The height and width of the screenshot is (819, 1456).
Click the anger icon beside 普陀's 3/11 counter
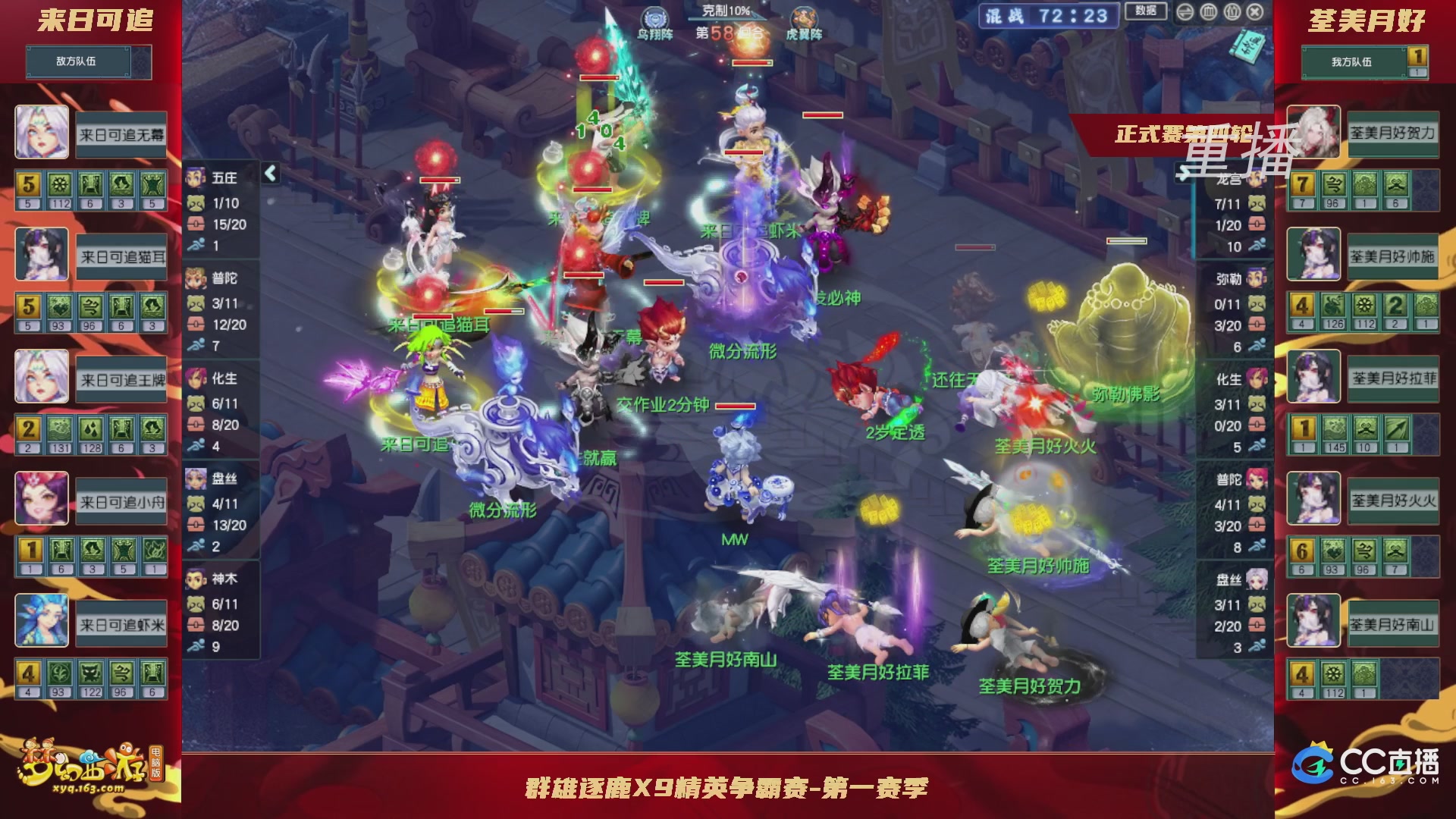(195, 303)
